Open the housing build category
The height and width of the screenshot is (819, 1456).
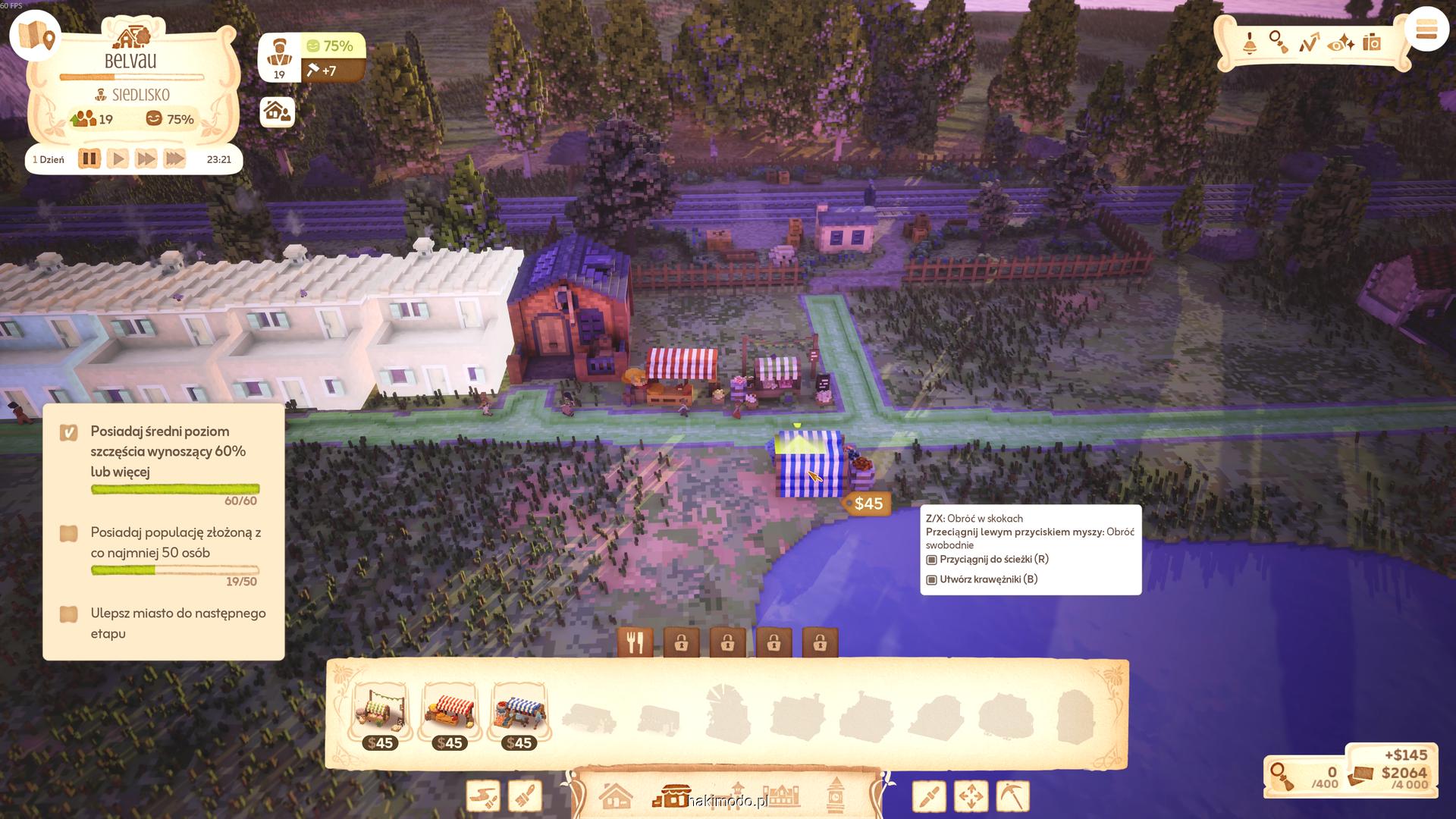coord(615,797)
